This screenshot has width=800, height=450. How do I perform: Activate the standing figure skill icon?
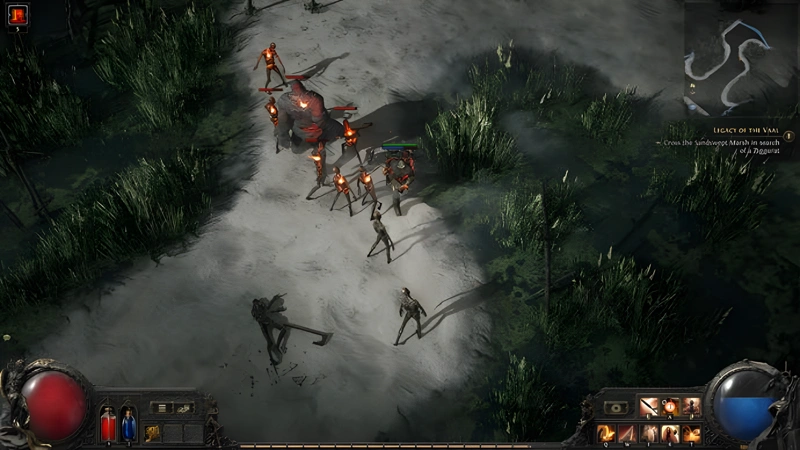(x=691, y=407)
